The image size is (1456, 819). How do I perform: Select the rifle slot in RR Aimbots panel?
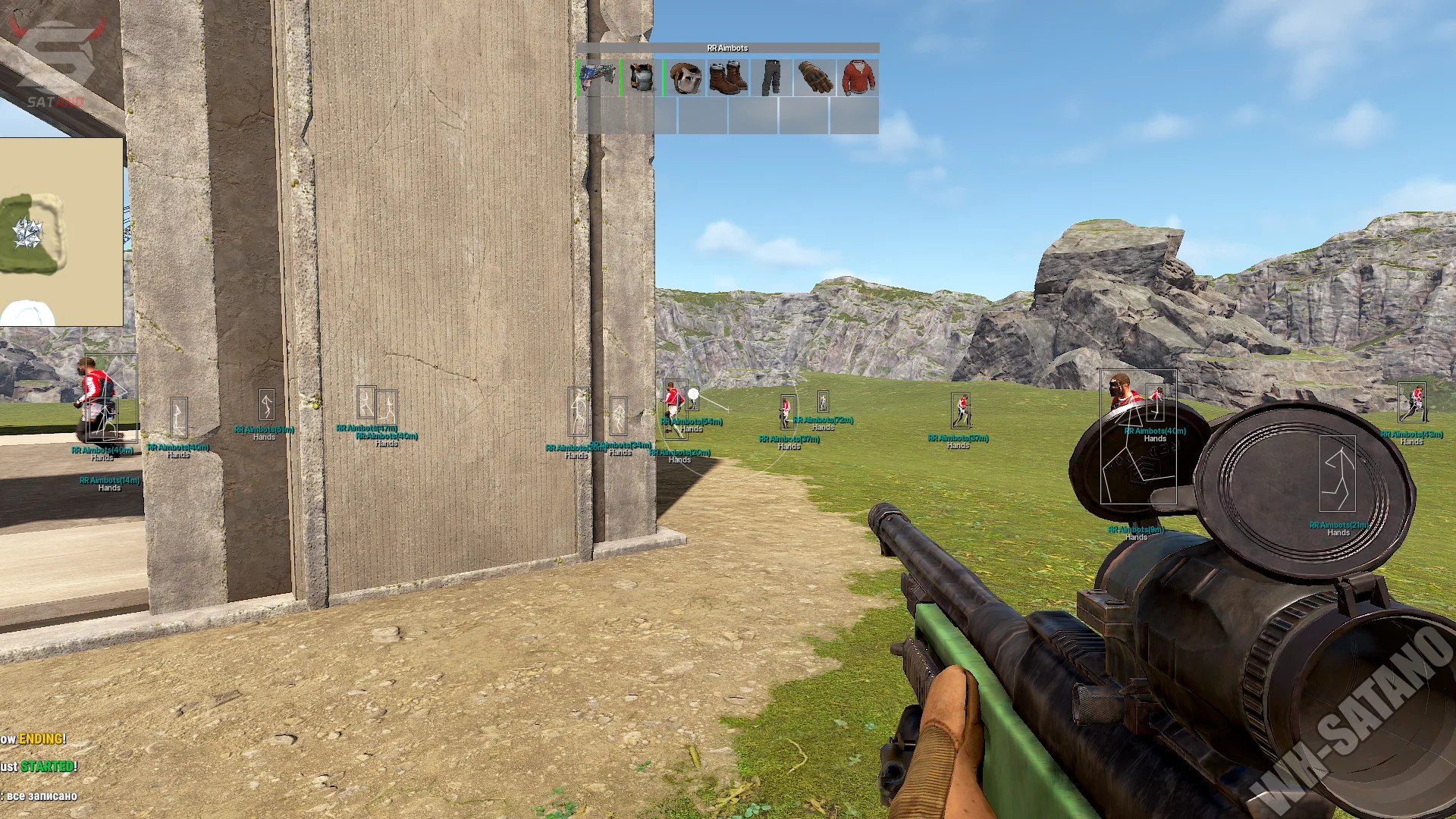(x=599, y=78)
